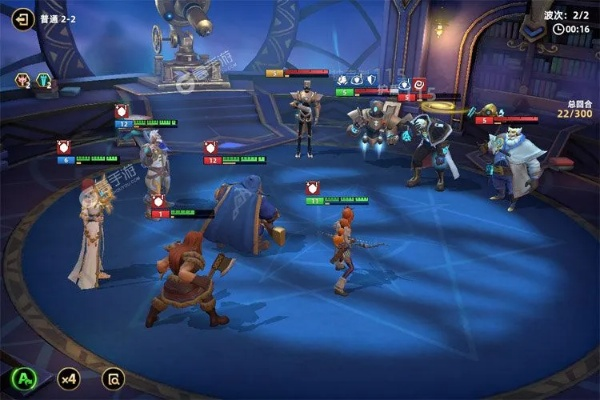Select the red faction bonus icon

click(22, 81)
